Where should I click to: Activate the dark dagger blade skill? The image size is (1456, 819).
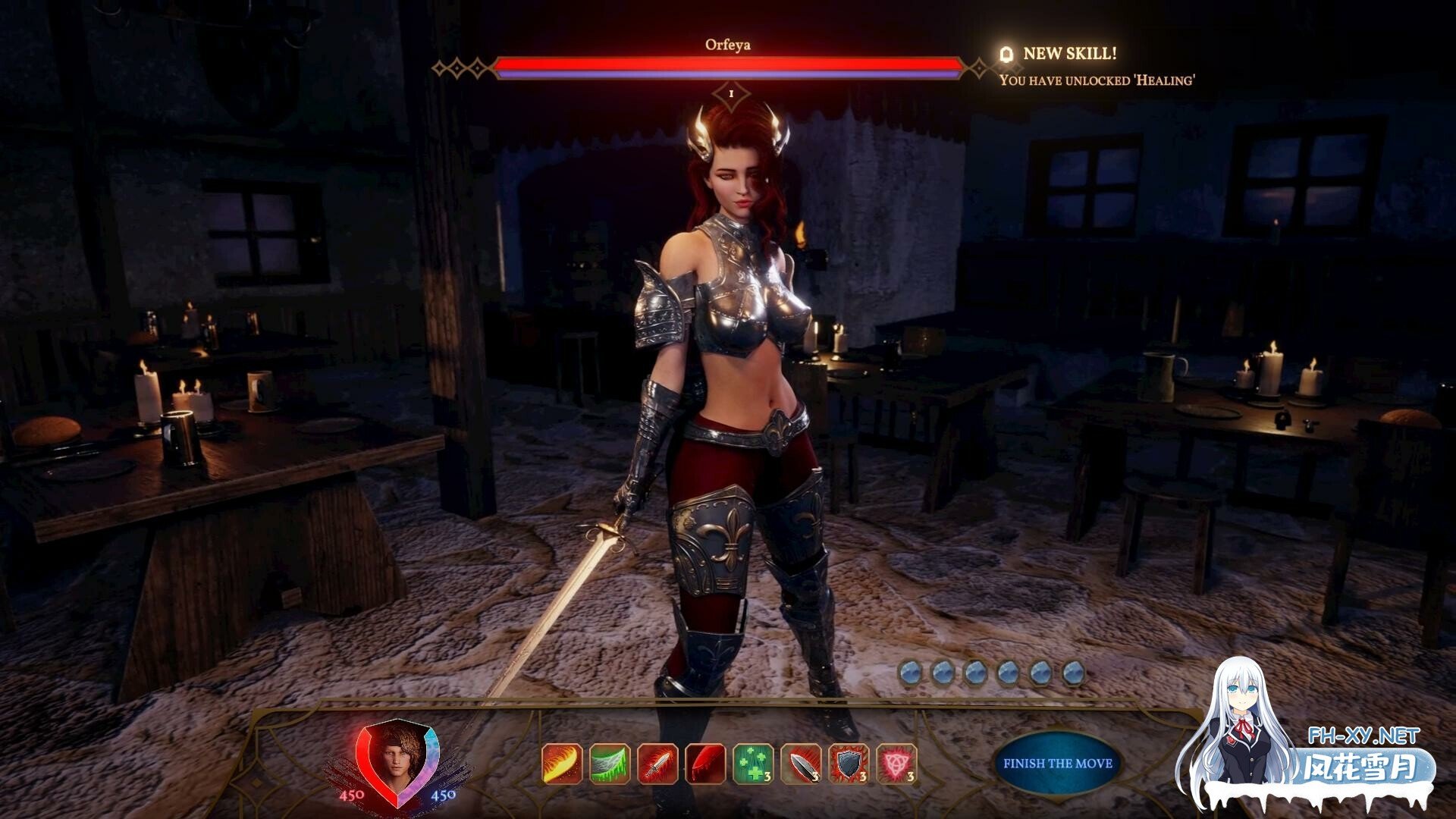pos(801,764)
